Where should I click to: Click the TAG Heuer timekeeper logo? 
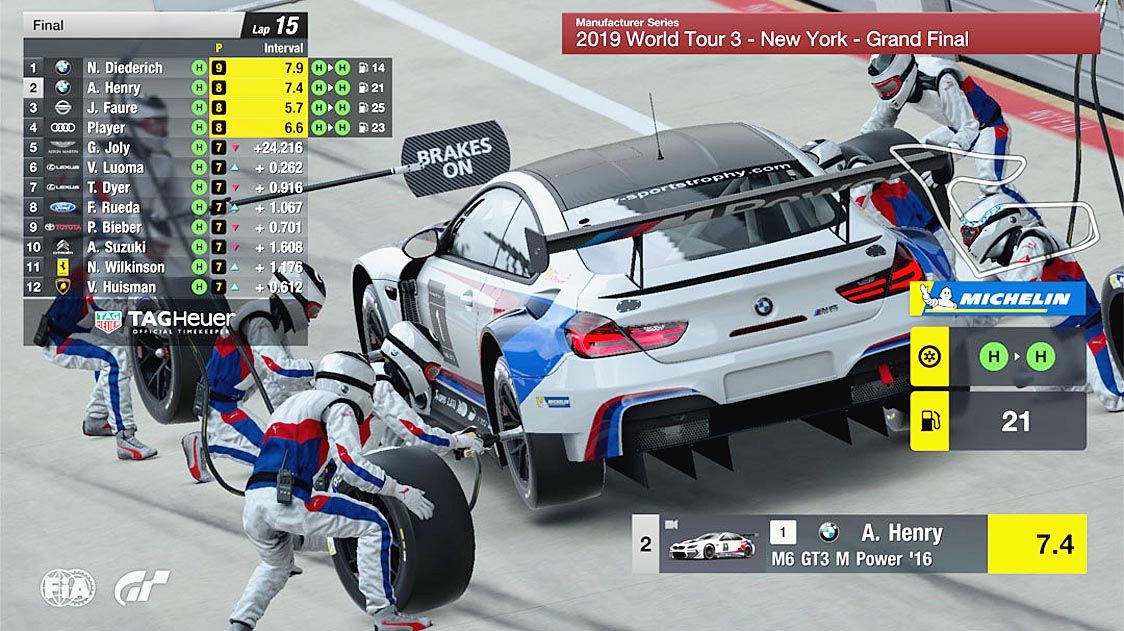click(x=165, y=321)
